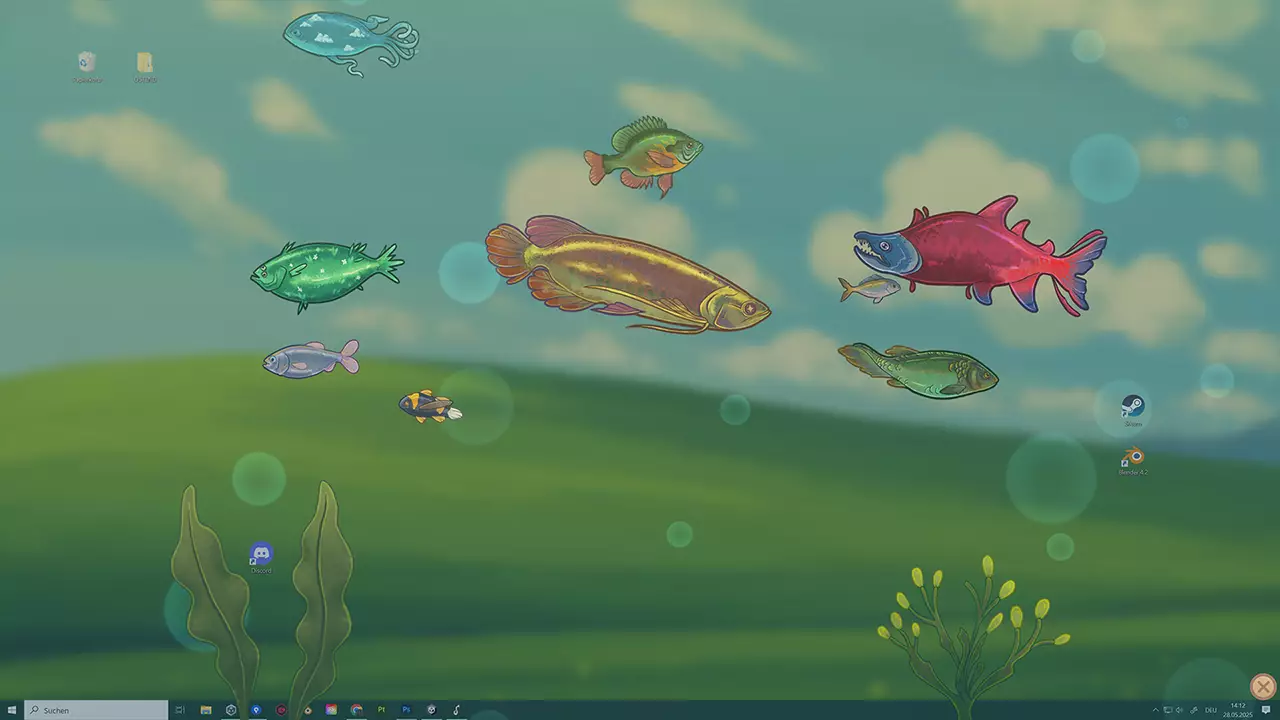Close the aquarium overlay with the orange X
1280x720 pixels.
[1262, 687]
